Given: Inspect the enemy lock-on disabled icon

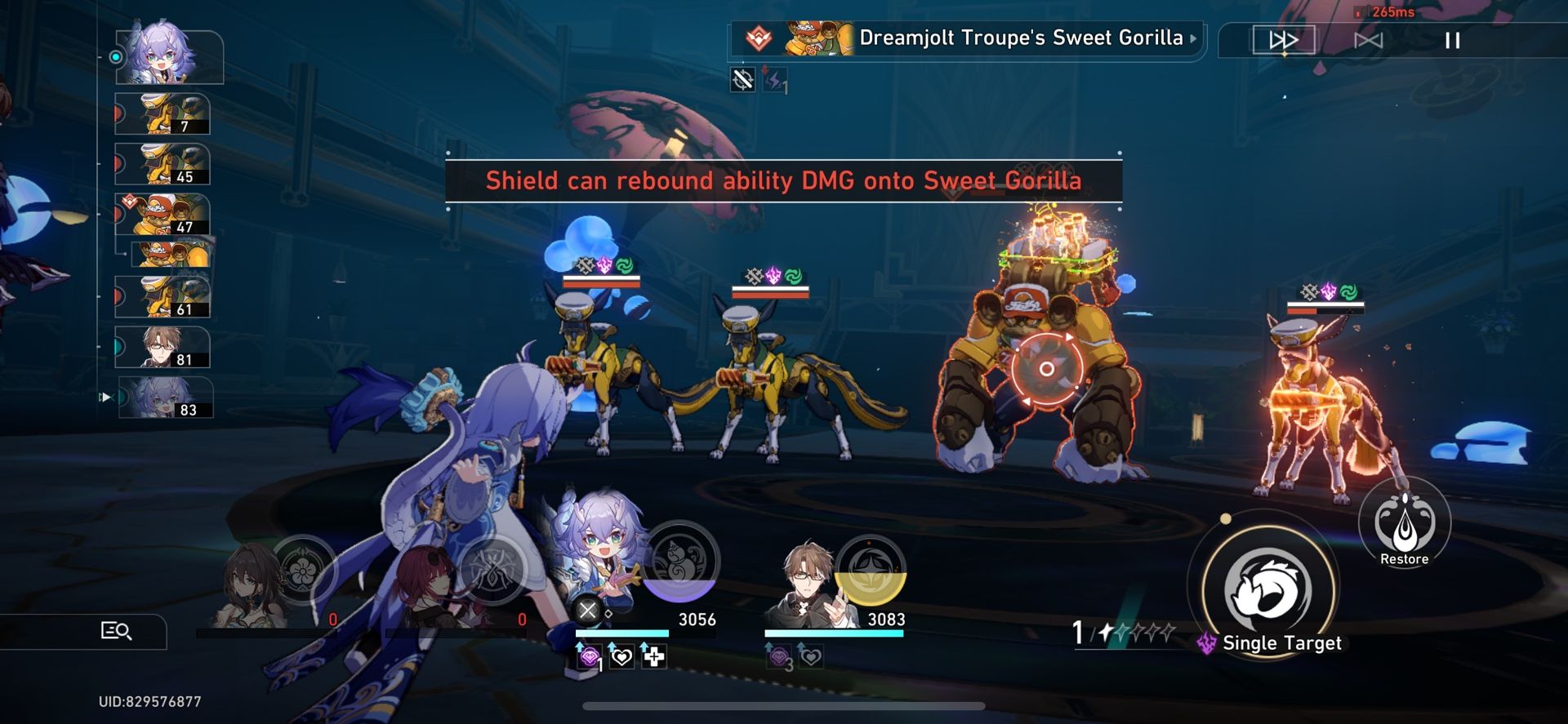Looking at the screenshot, I should click(744, 82).
